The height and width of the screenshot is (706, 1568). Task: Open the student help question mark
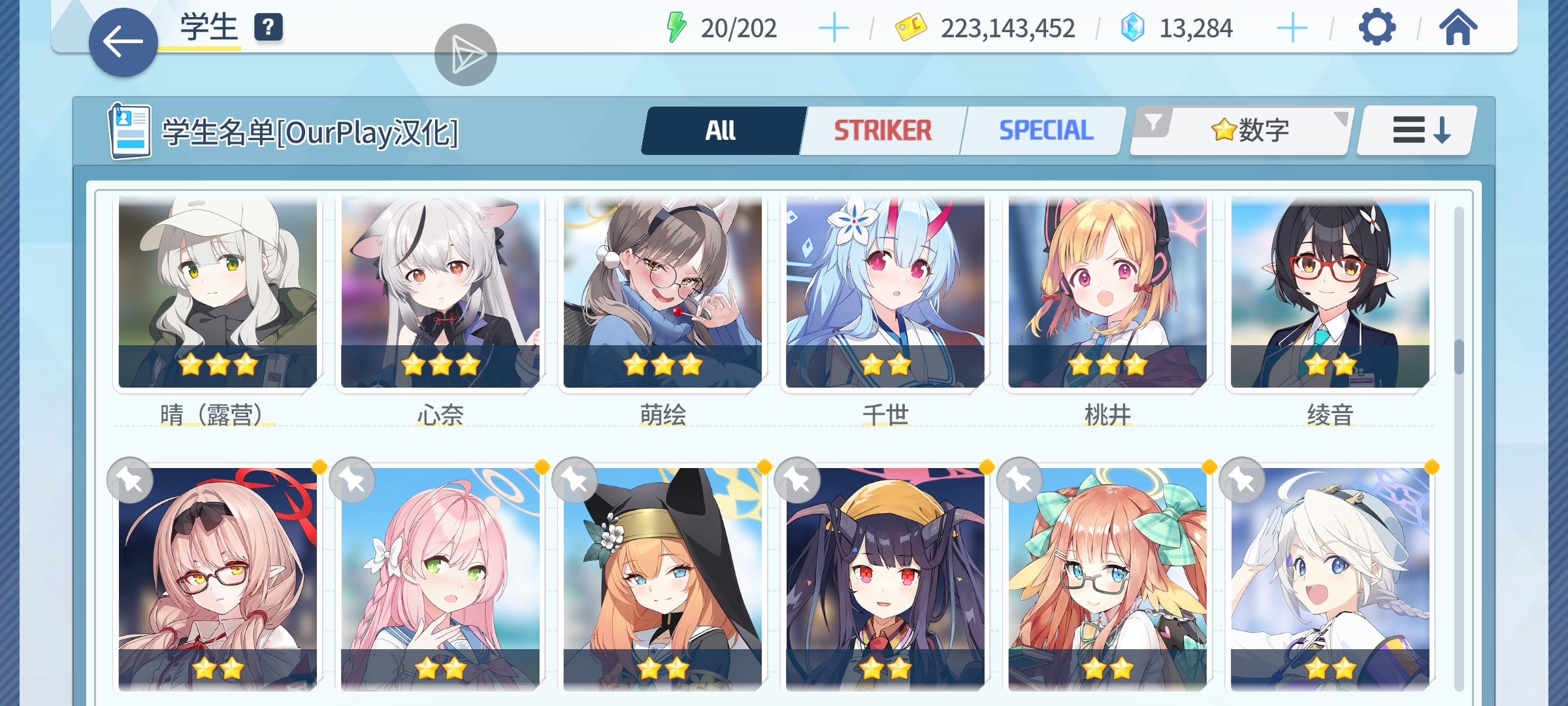pyautogui.click(x=268, y=28)
